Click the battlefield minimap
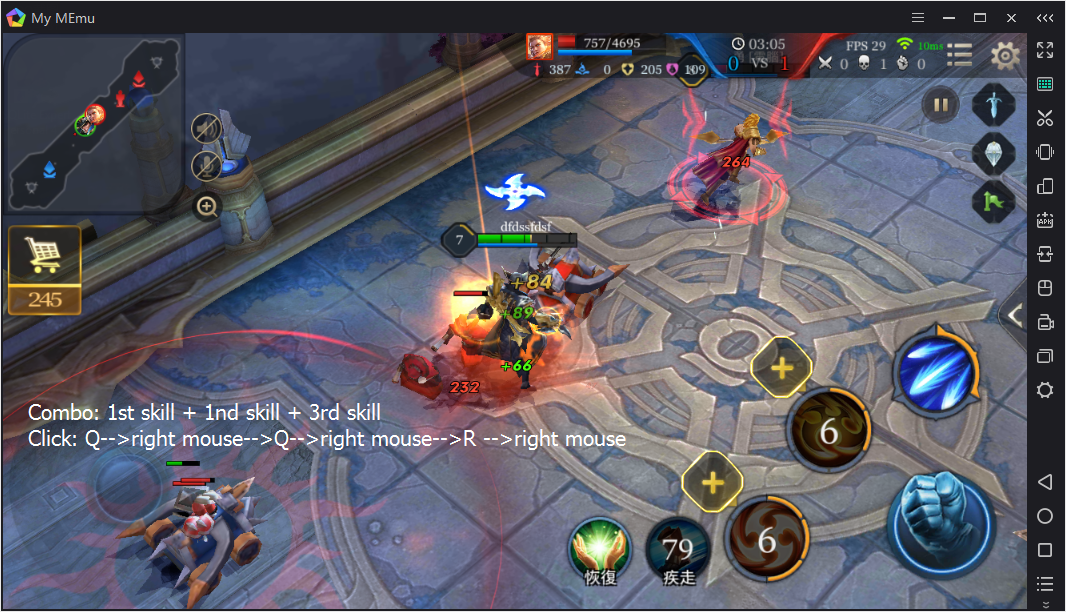 pos(95,120)
